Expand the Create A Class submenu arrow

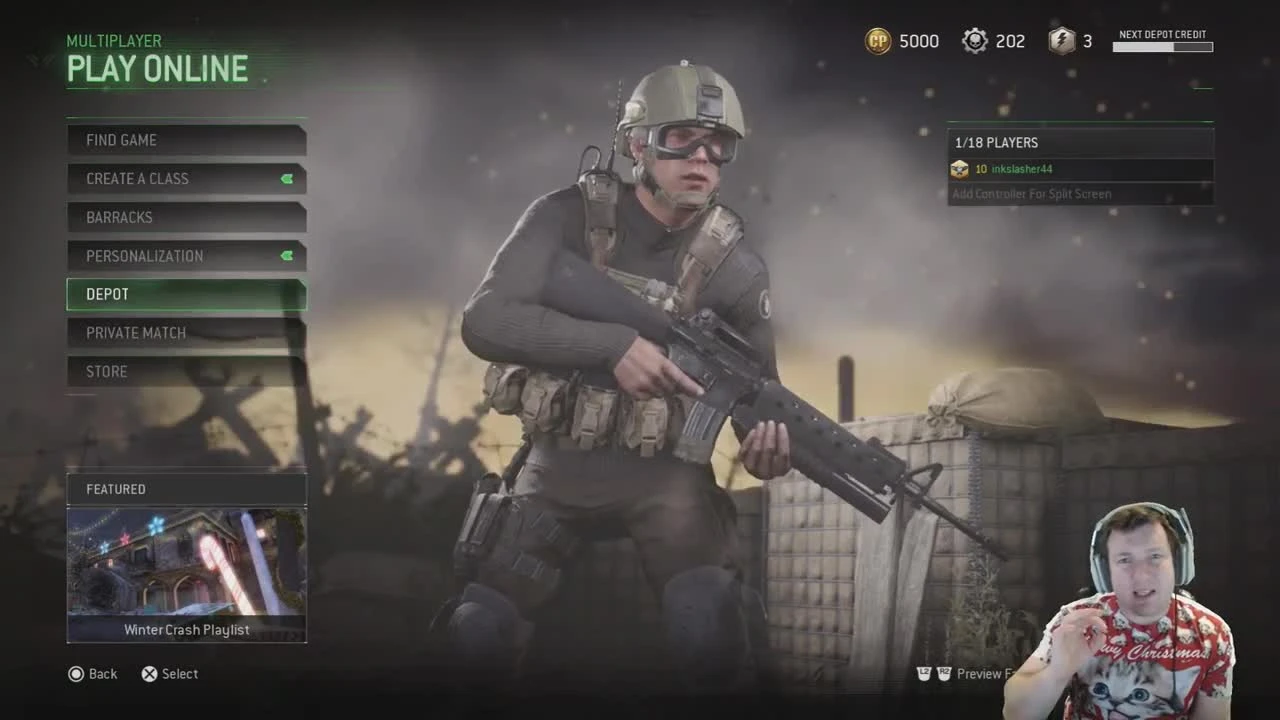tap(288, 179)
